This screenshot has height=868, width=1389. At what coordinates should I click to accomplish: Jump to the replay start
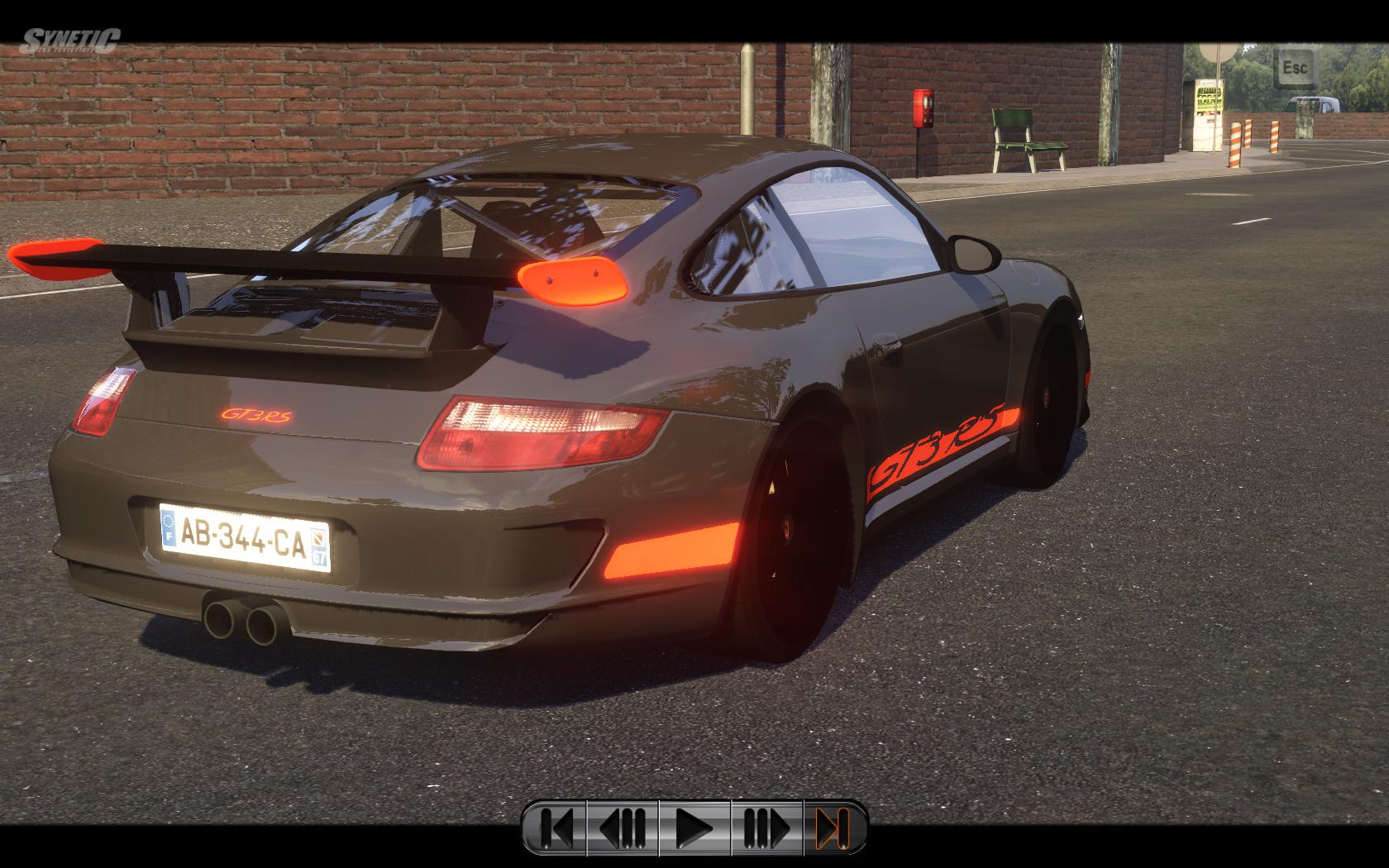click(x=557, y=827)
